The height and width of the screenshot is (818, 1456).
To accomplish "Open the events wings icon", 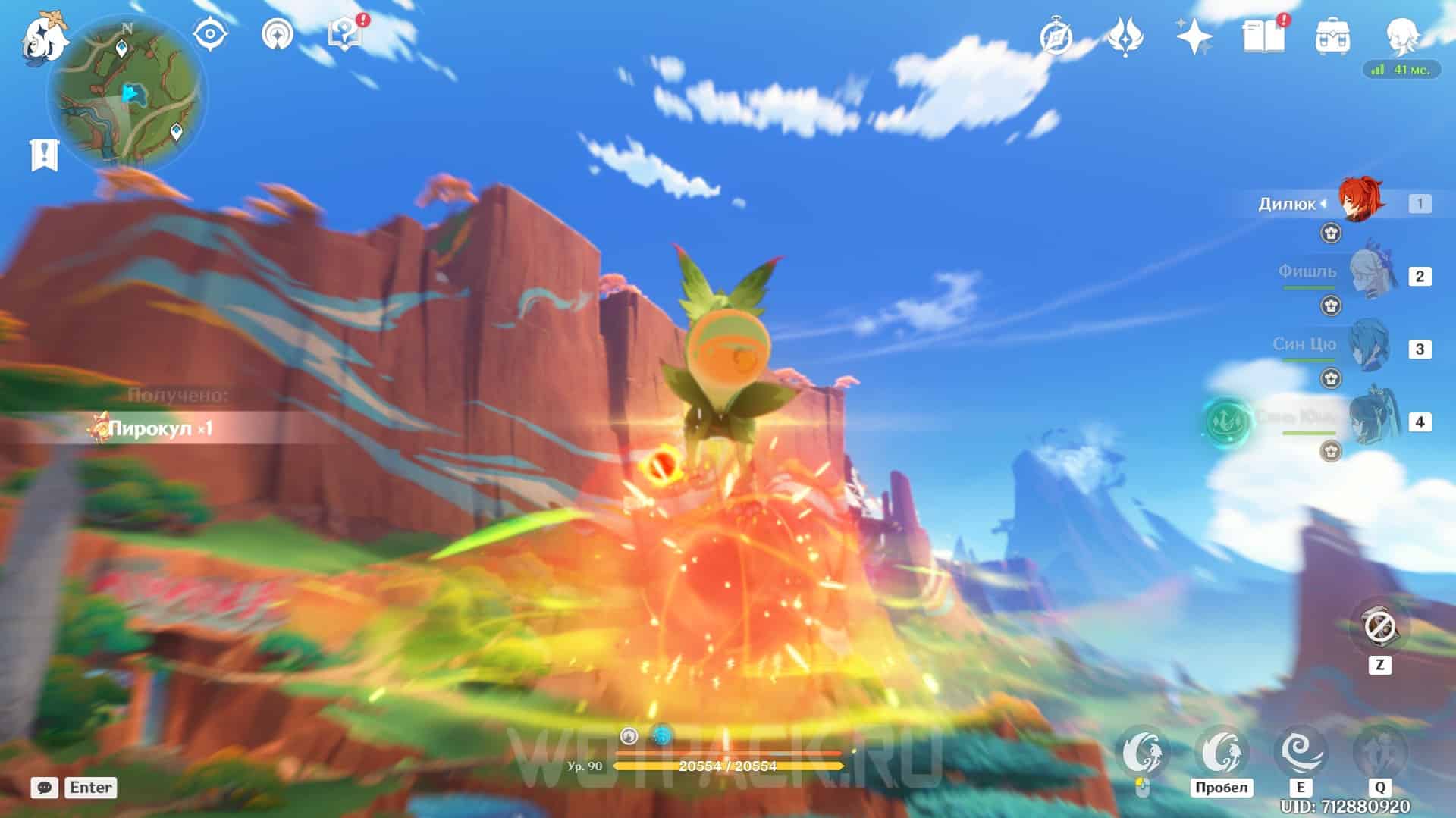I will tap(1125, 36).
